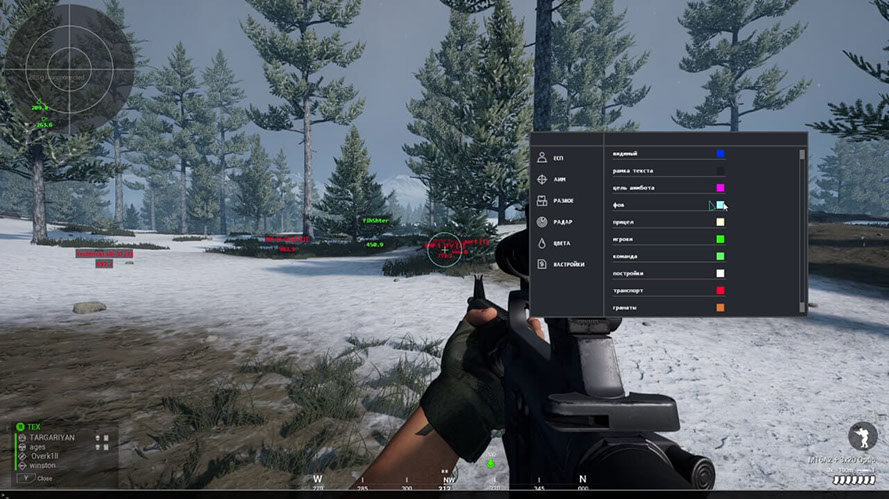
Task: Click the magenta цель аимбота swatch
Action: coord(720,188)
